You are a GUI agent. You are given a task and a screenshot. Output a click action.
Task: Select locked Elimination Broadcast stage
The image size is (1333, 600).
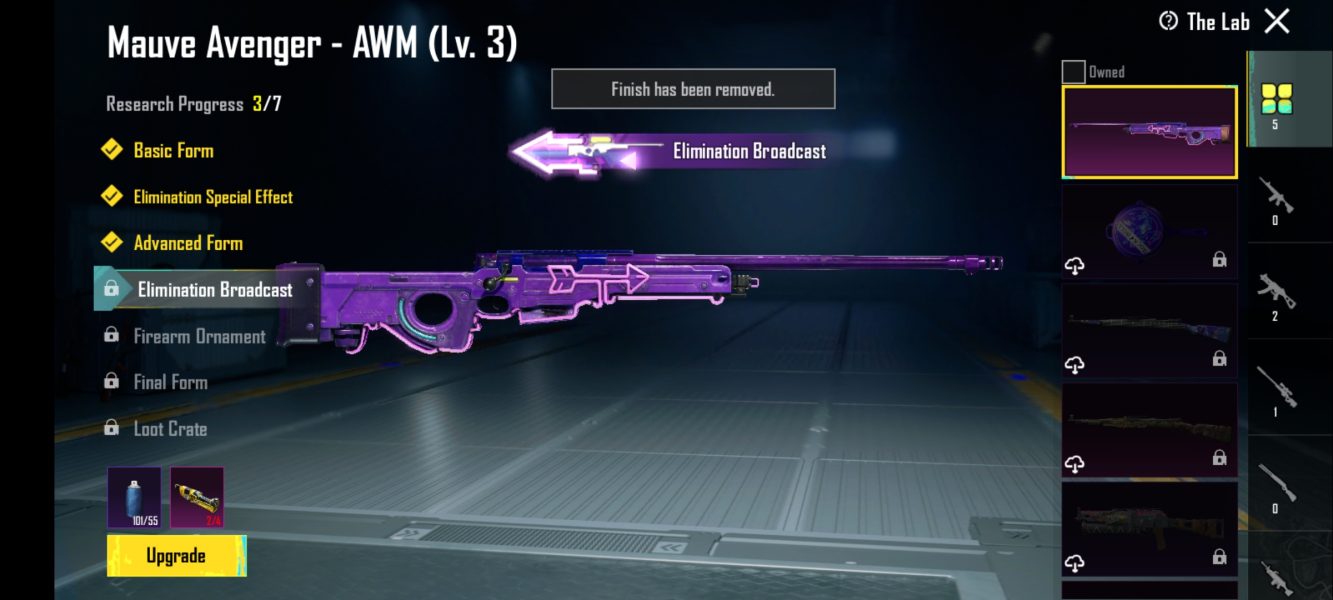(x=214, y=290)
